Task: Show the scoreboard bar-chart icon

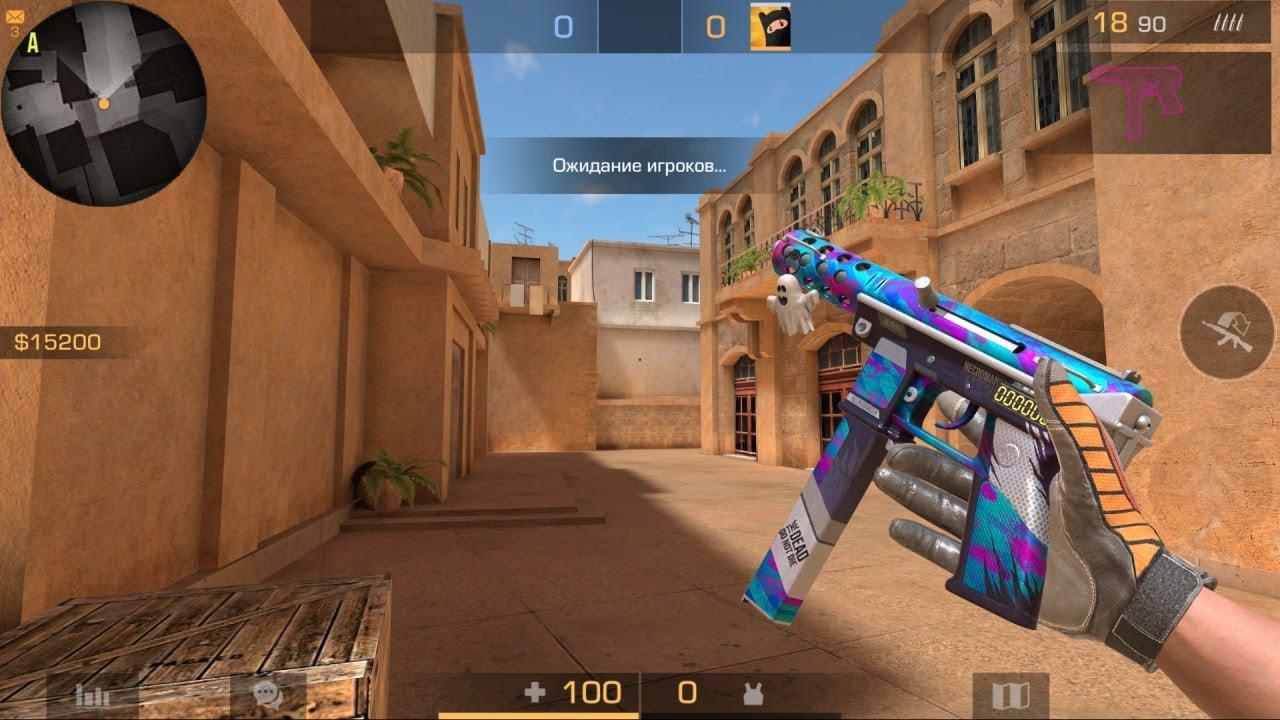Action: tap(92, 696)
